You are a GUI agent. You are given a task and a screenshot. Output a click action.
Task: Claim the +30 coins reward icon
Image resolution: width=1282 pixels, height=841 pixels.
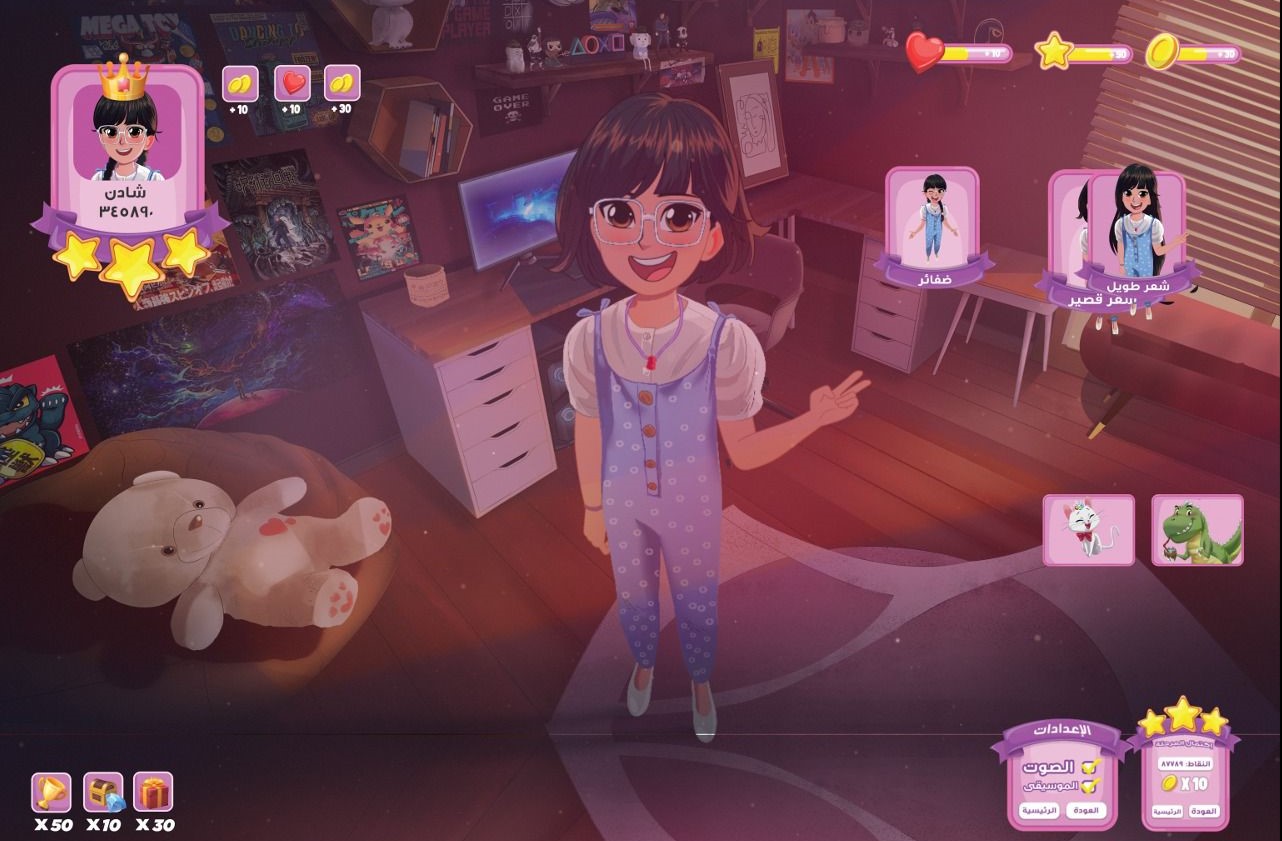click(342, 83)
